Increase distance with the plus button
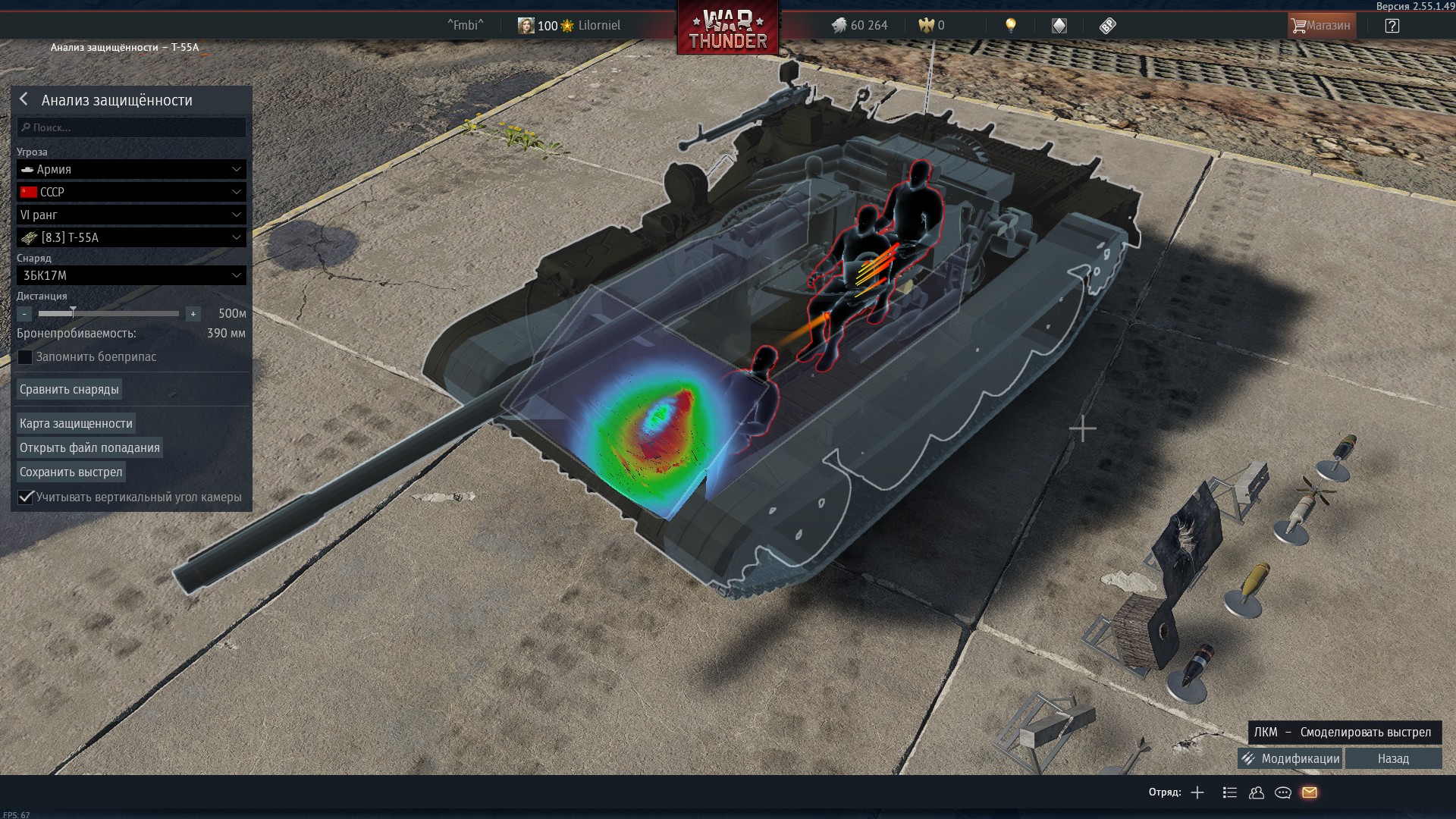Viewport: 1456px width, 819px height. pos(193,313)
